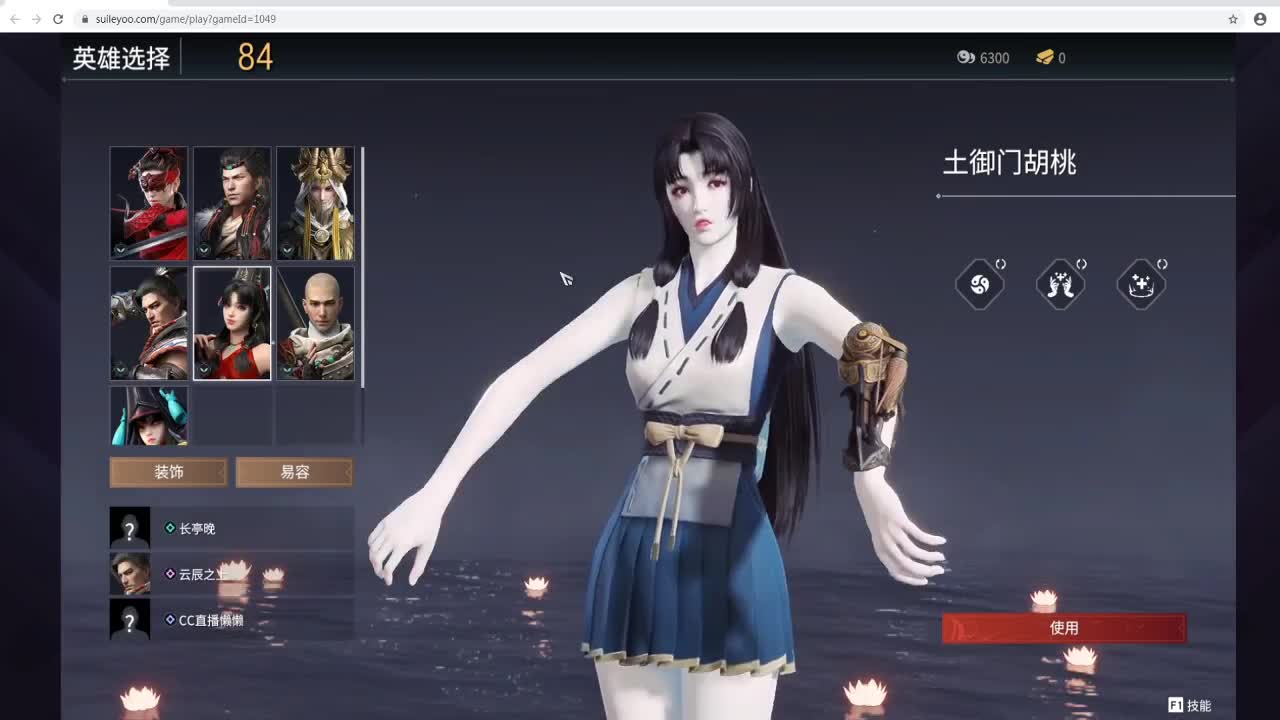This screenshot has width=1280, height=720.
Task: Select the bald monk hero portrait
Action: (x=315, y=322)
